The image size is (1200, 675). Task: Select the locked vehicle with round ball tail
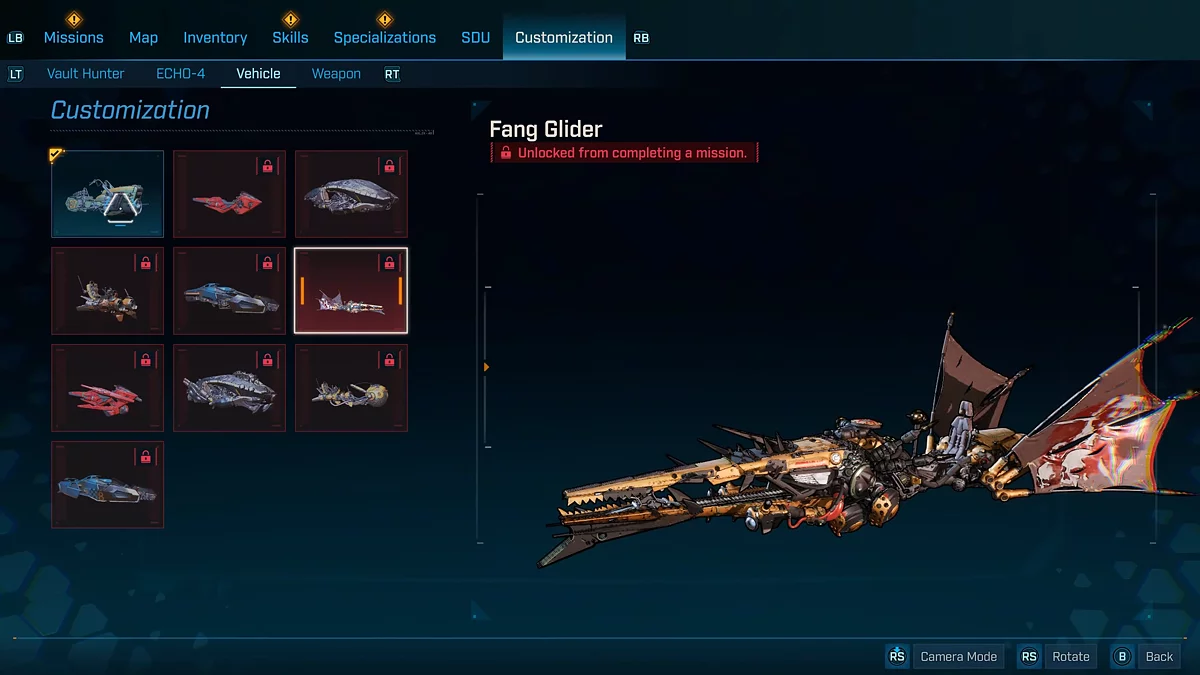click(x=351, y=388)
